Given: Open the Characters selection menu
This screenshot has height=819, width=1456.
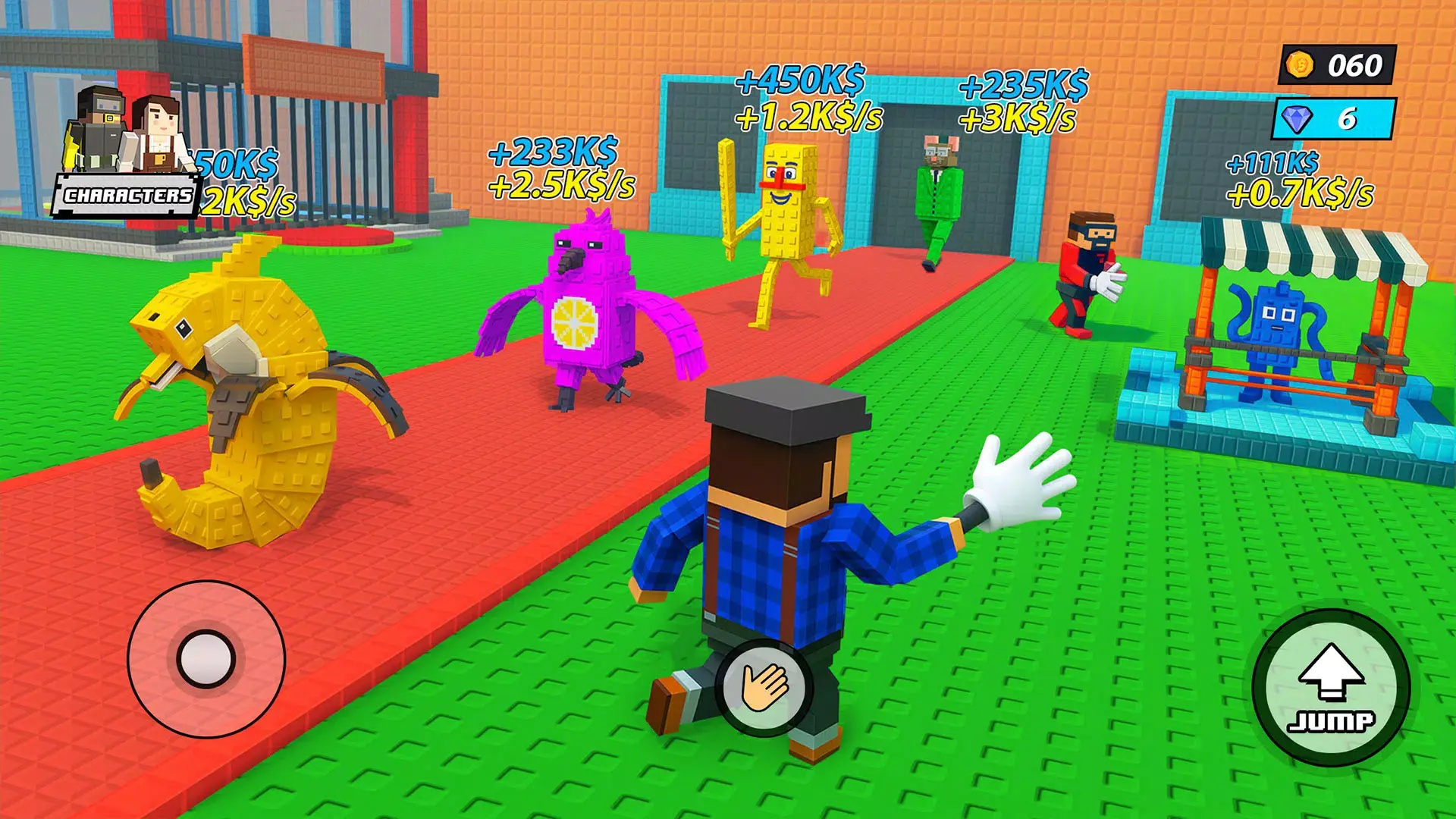Looking at the screenshot, I should coord(126,194).
